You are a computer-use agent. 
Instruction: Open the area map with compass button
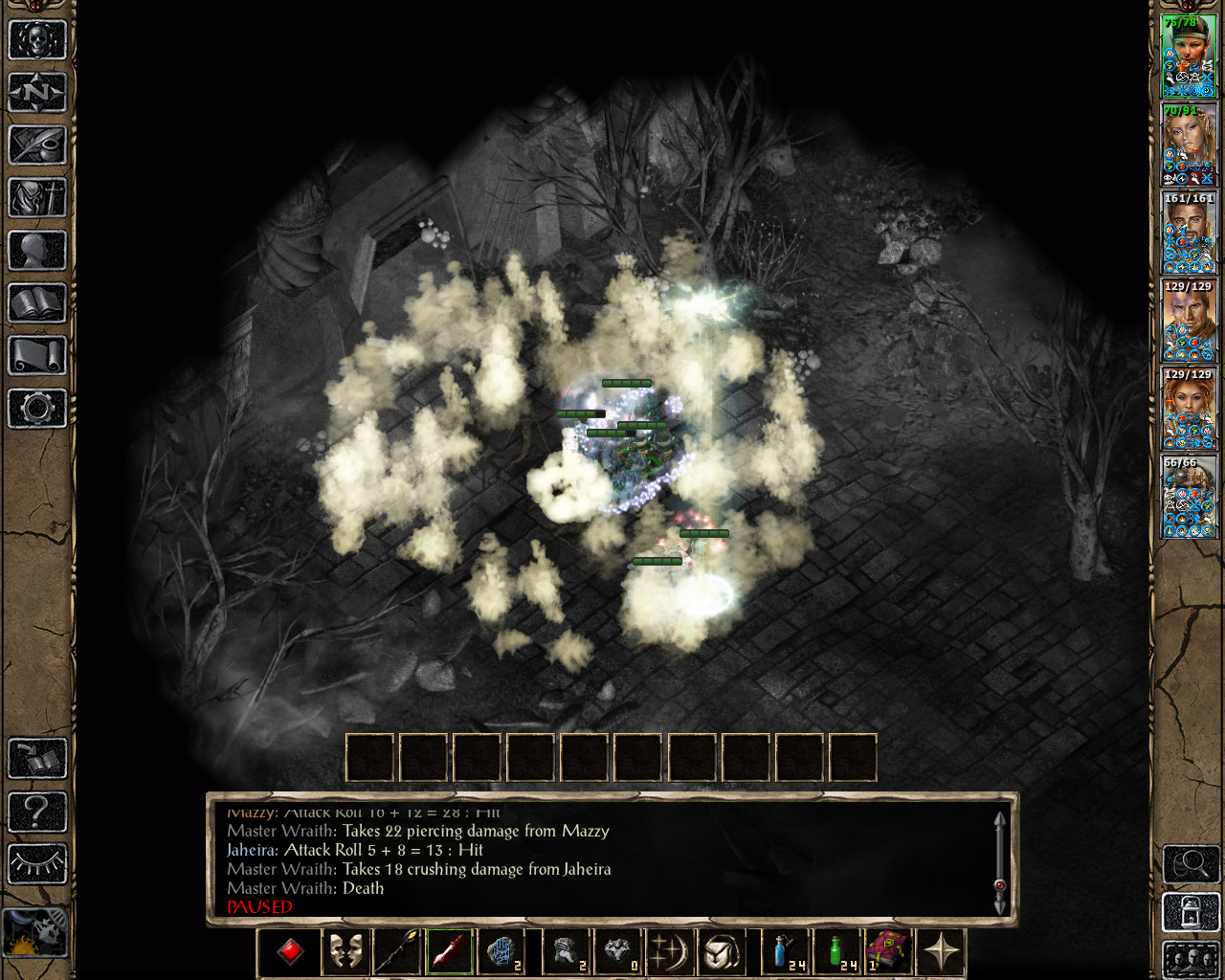tap(37, 93)
